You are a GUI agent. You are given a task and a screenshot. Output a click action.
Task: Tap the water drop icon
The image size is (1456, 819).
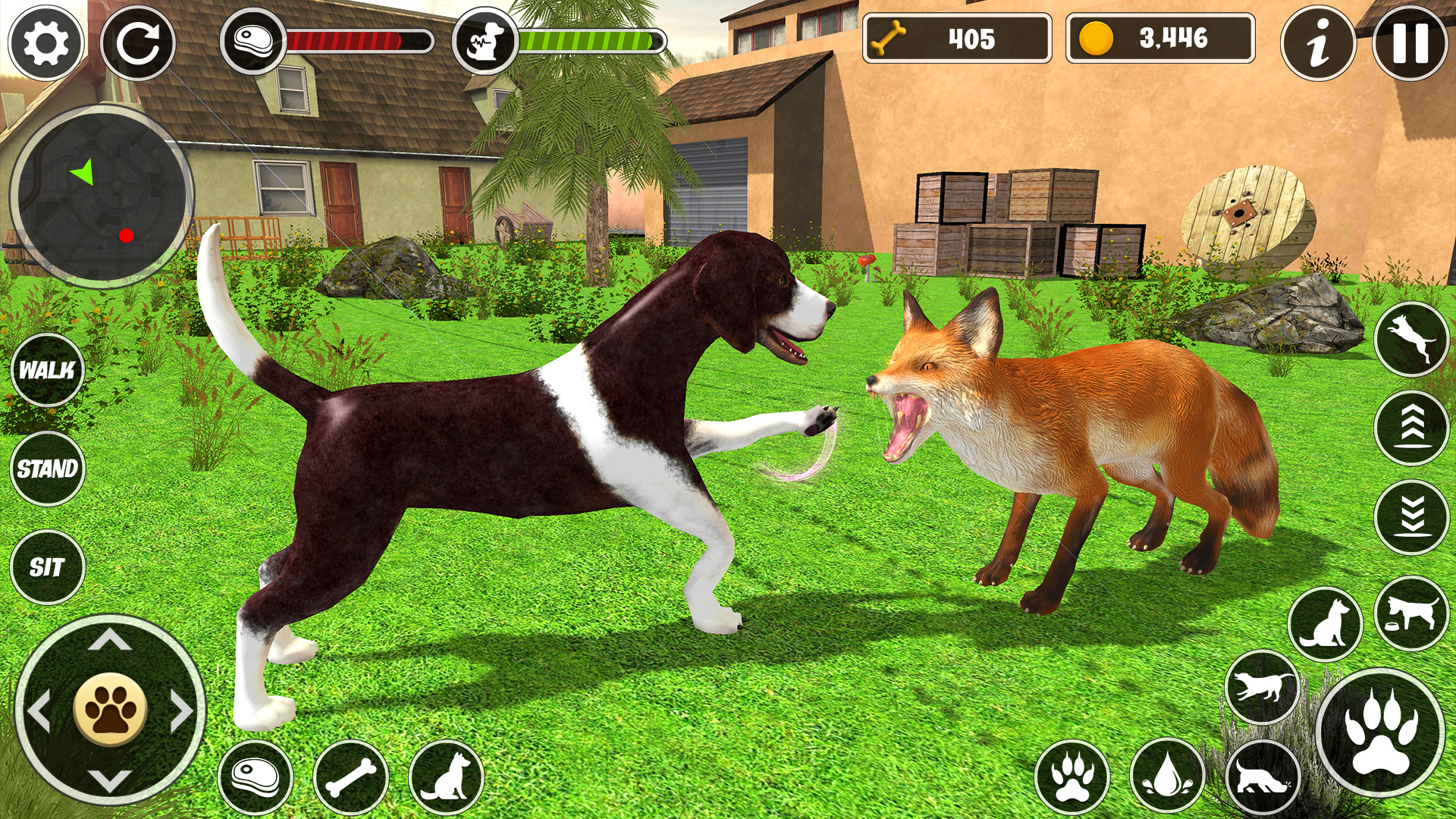coord(1166,776)
